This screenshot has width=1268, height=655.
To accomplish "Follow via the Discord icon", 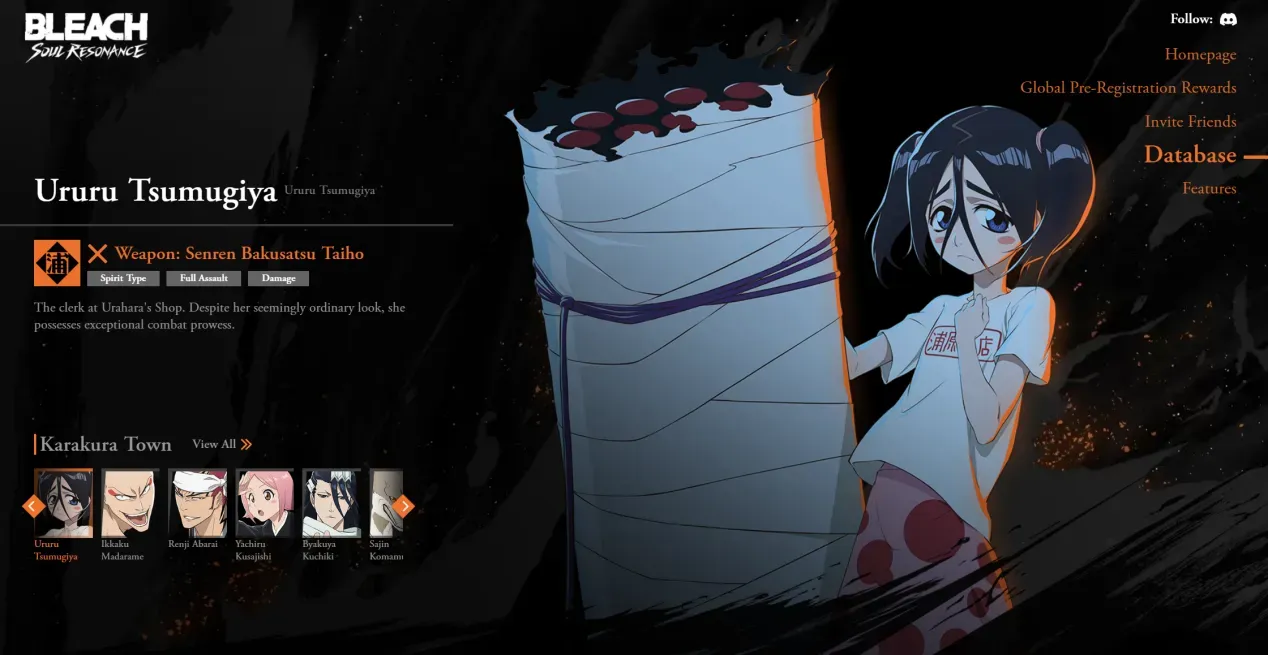I will coord(1228,19).
